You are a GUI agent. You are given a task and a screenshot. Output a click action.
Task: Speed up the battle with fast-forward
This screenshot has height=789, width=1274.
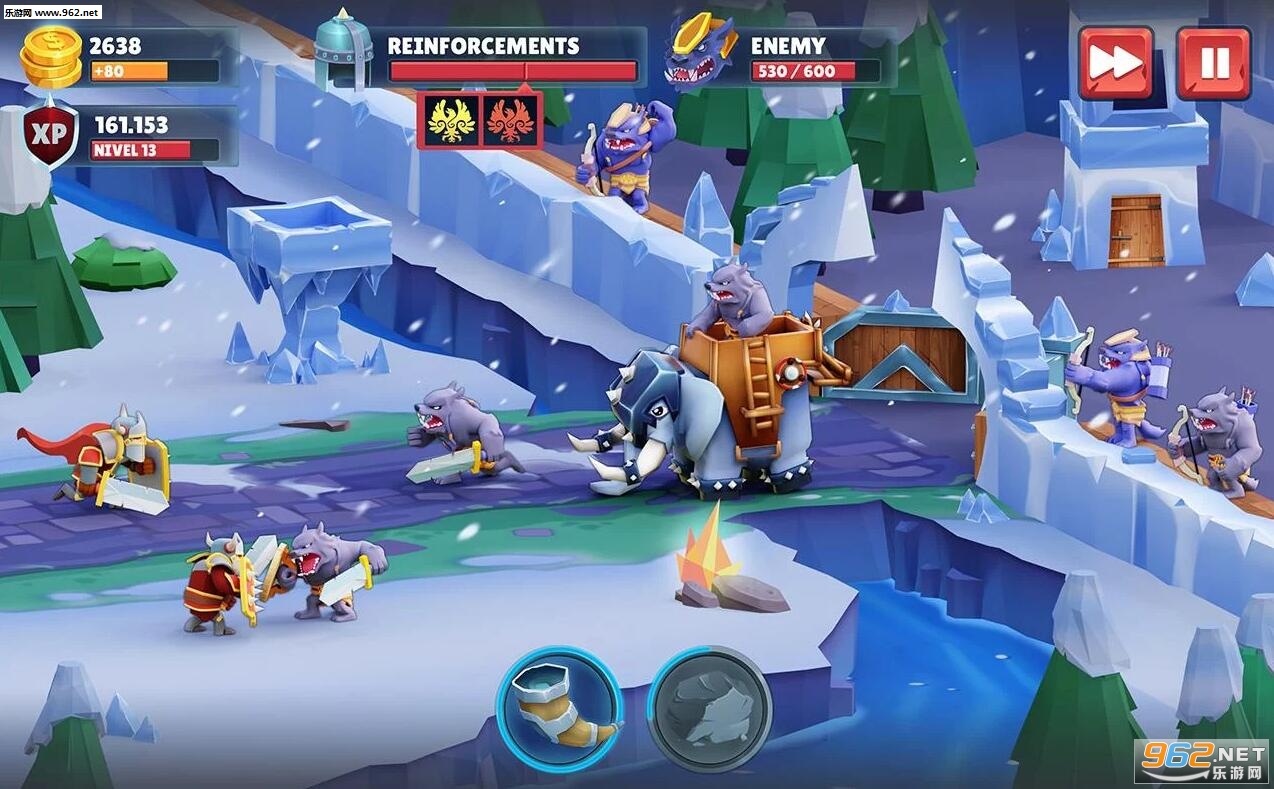coord(1115,63)
